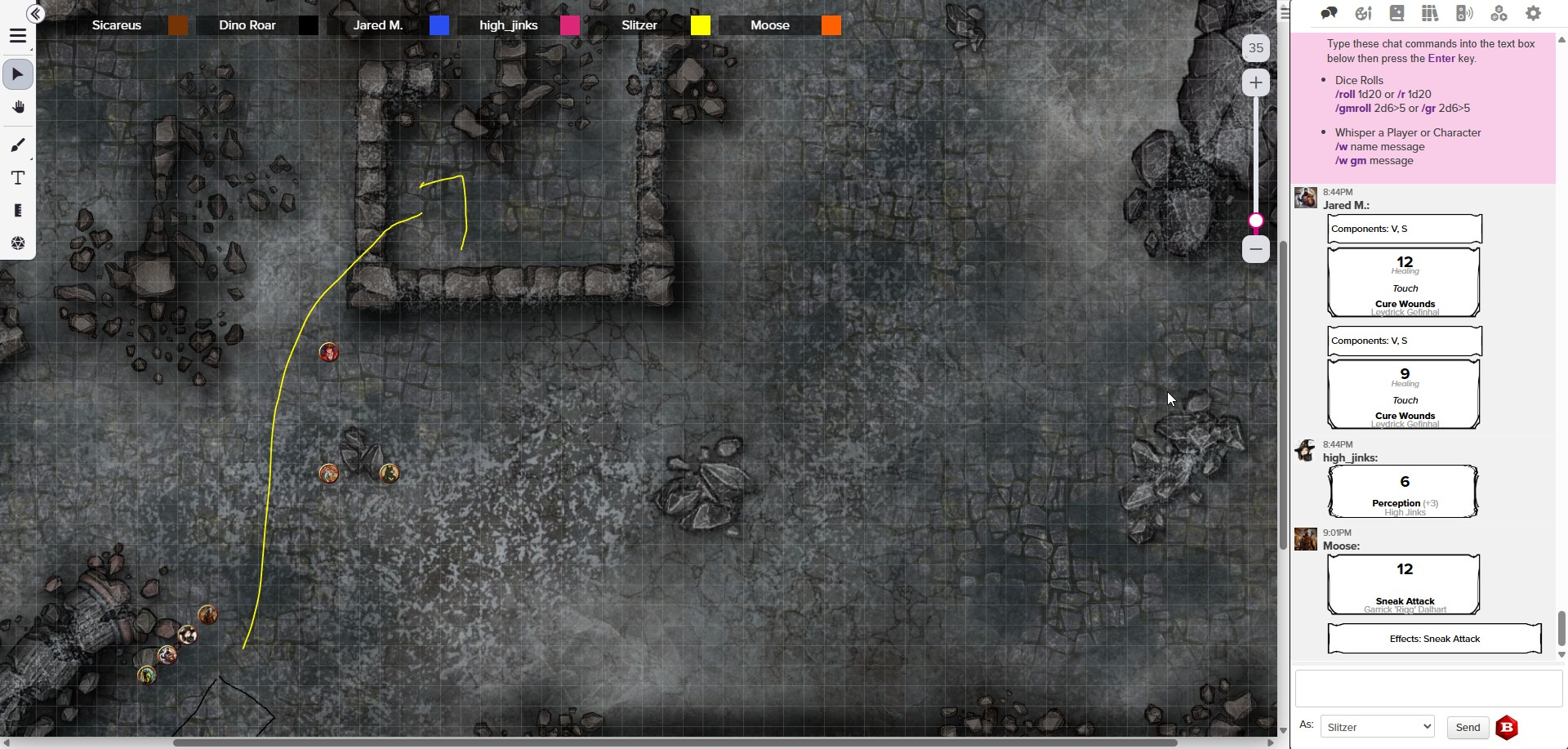Choose the arrow select tool
1568x749 pixels.
point(18,74)
